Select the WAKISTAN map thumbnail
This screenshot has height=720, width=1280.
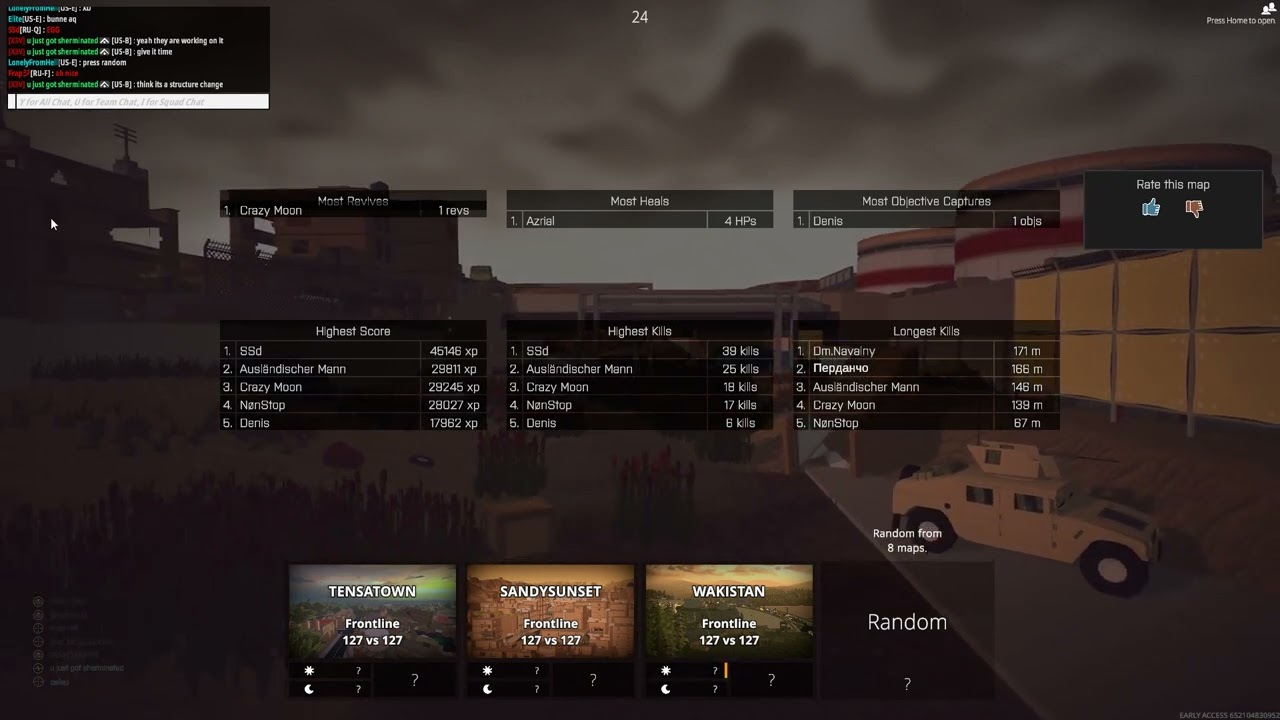(729, 610)
